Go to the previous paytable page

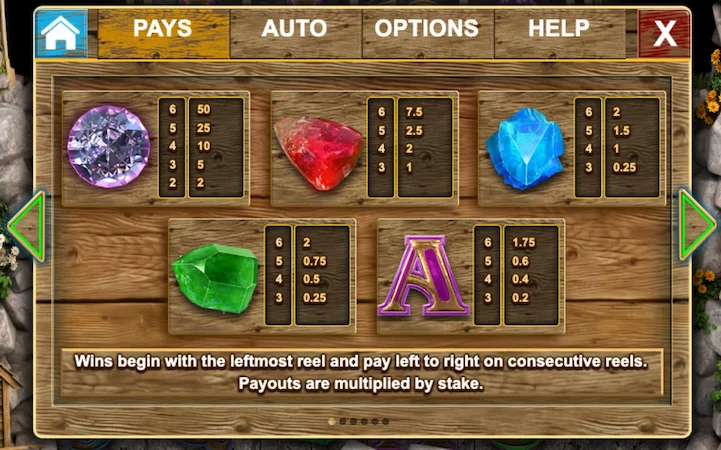[x=25, y=226]
